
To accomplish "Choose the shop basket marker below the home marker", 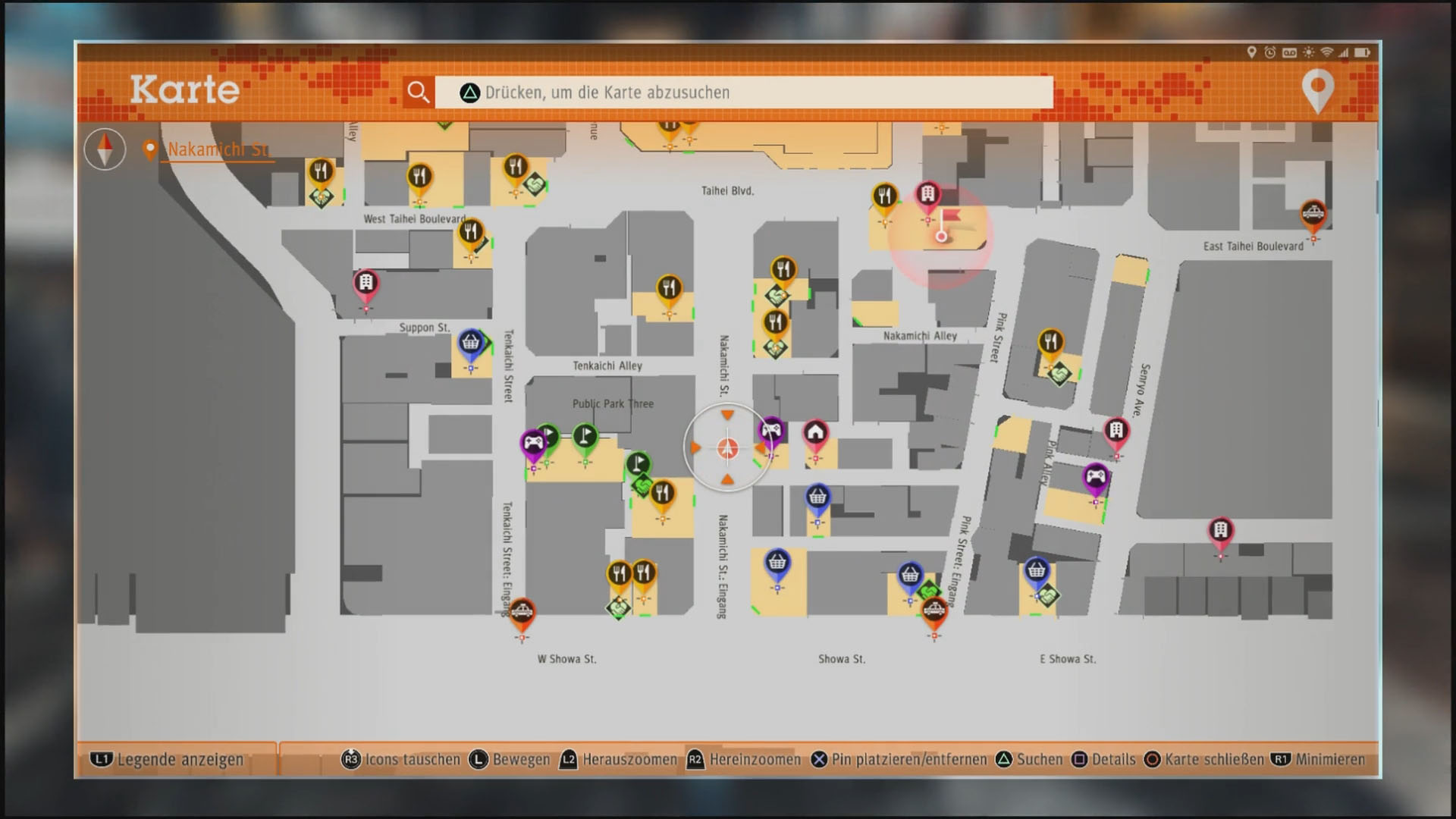I will [x=817, y=498].
